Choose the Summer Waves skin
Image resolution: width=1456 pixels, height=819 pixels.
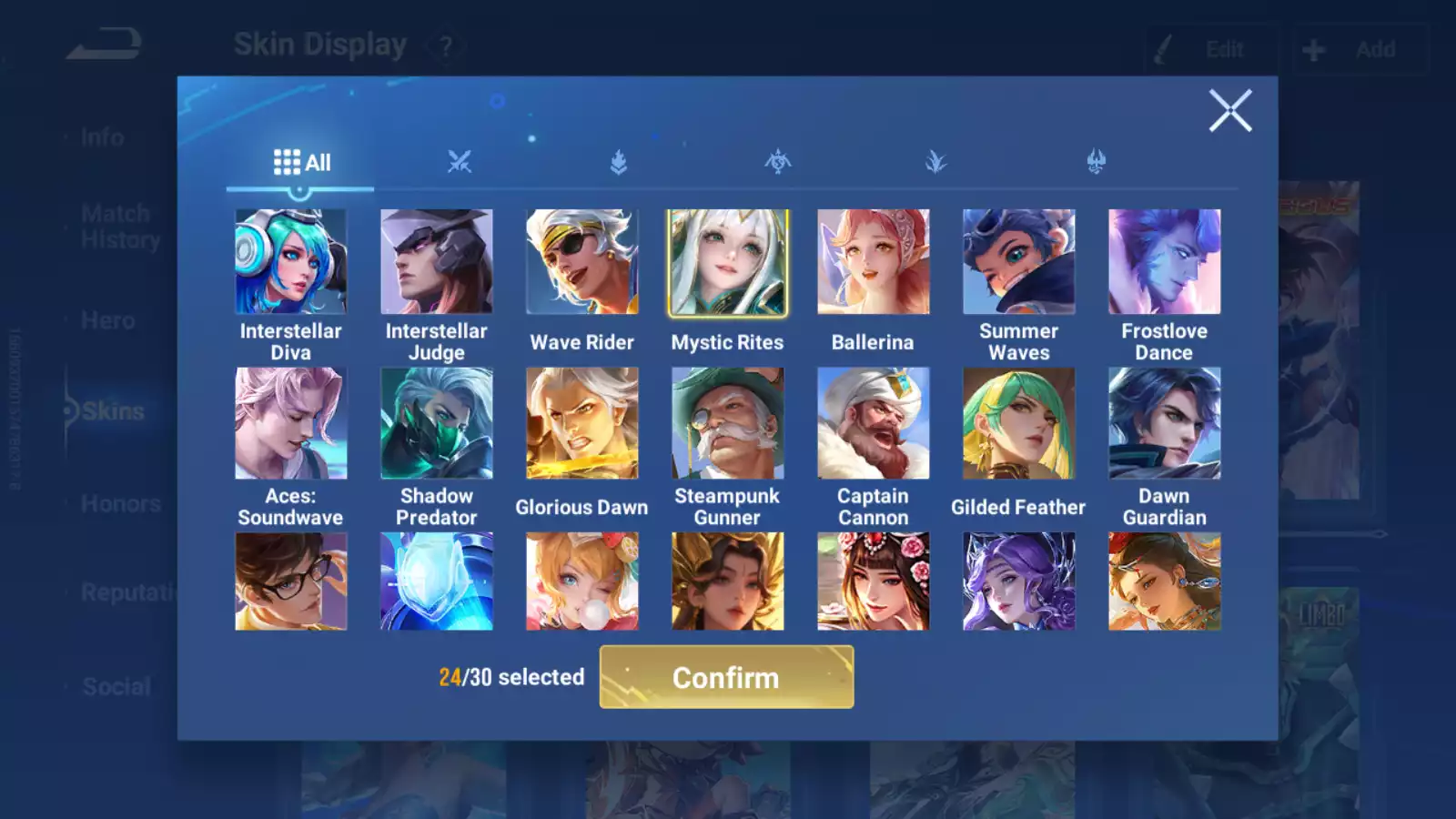click(x=1018, y=262)
